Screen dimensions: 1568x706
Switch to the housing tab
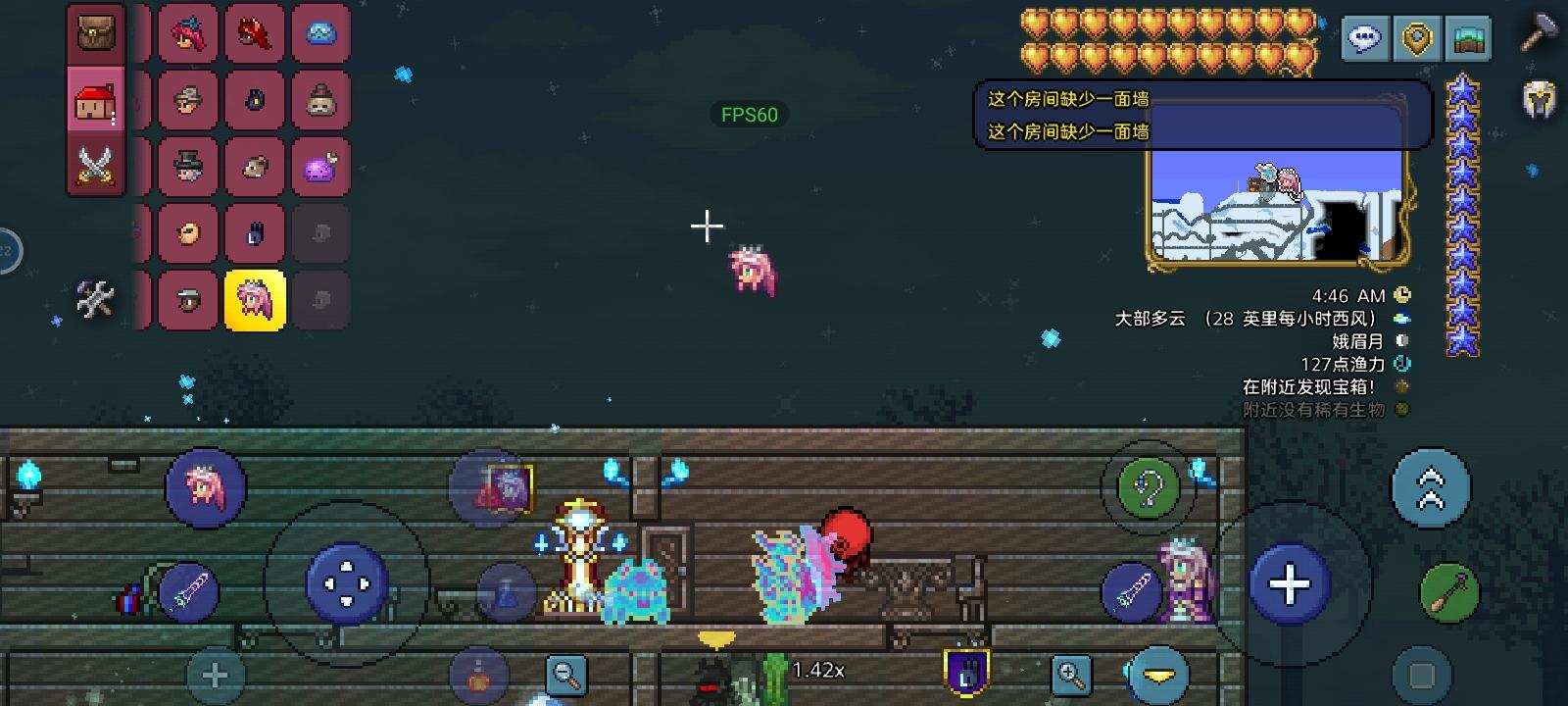coord(95,99)
